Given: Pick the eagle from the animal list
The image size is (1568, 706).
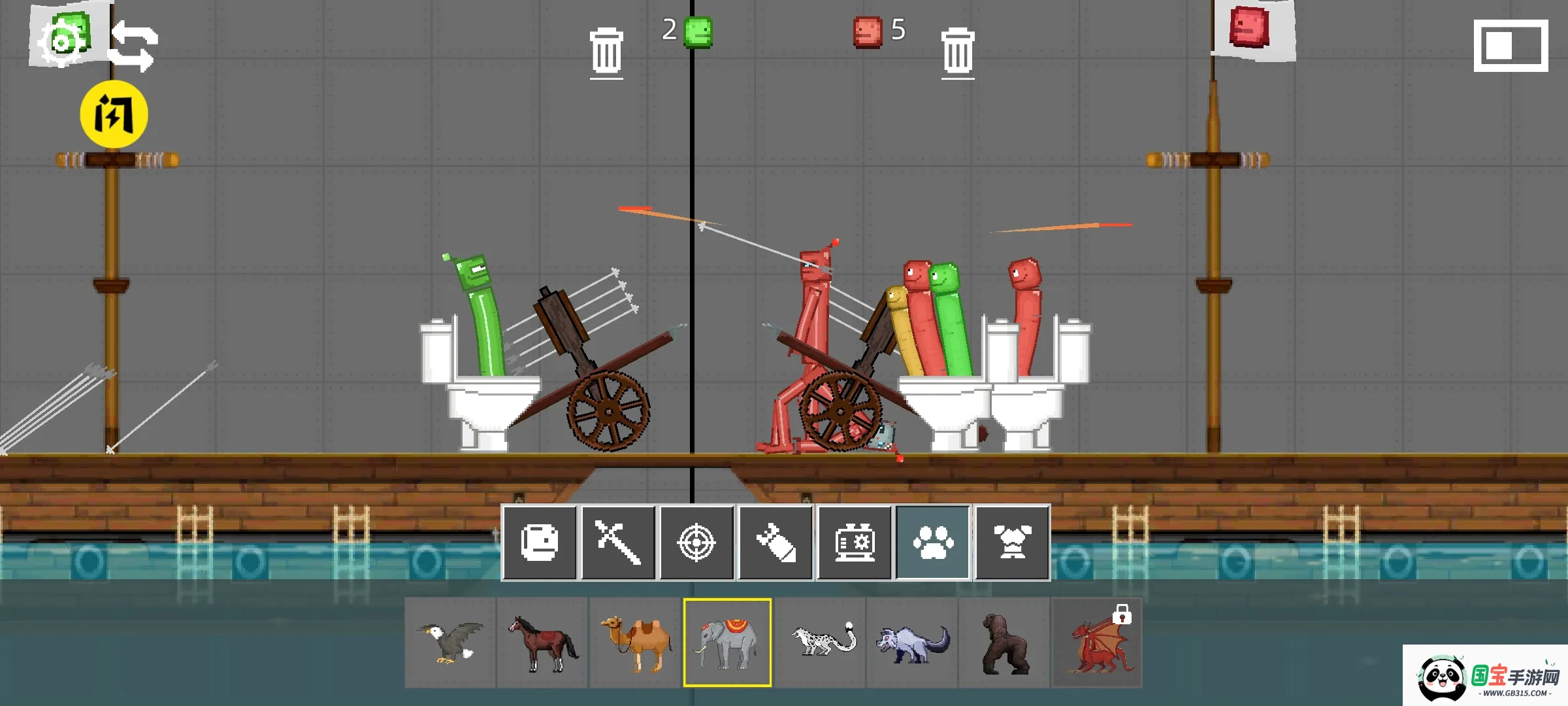Looking at the screenshot, I should [x=450, y=643].
